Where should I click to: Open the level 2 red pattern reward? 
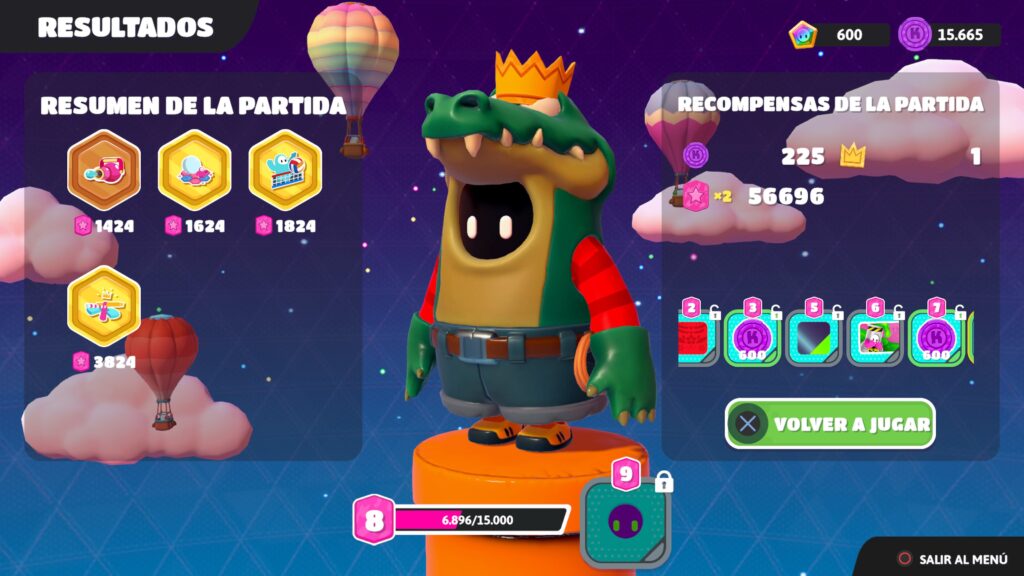(696, 337)
